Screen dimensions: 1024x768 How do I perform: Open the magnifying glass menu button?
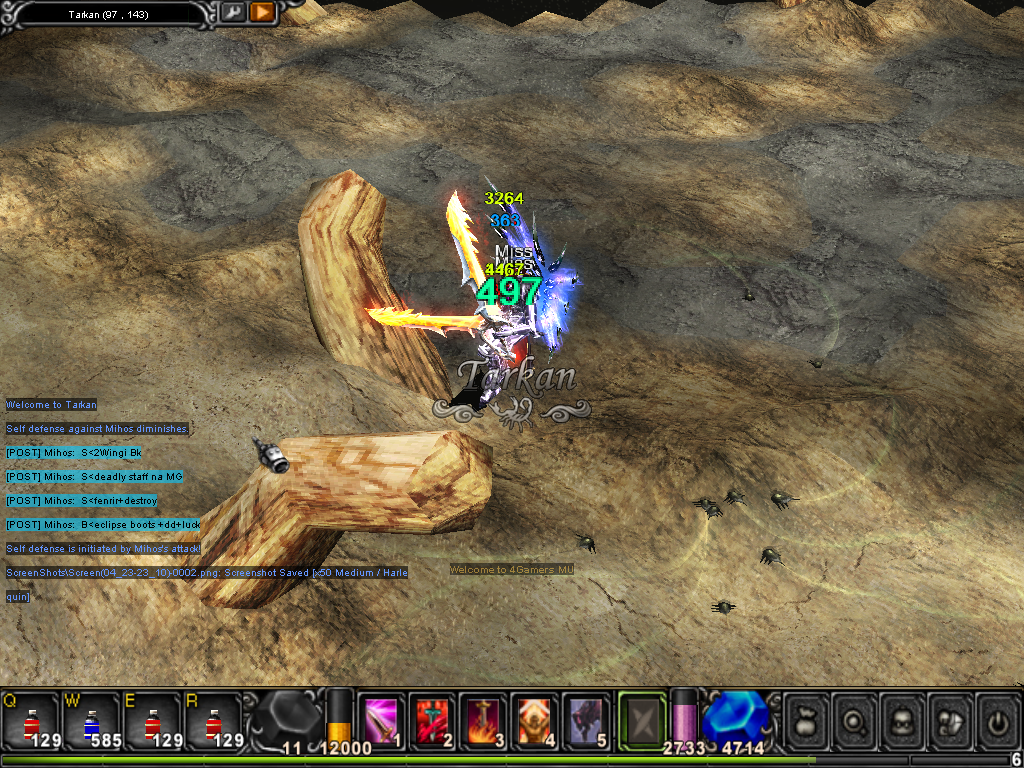[x=856, y=720]
